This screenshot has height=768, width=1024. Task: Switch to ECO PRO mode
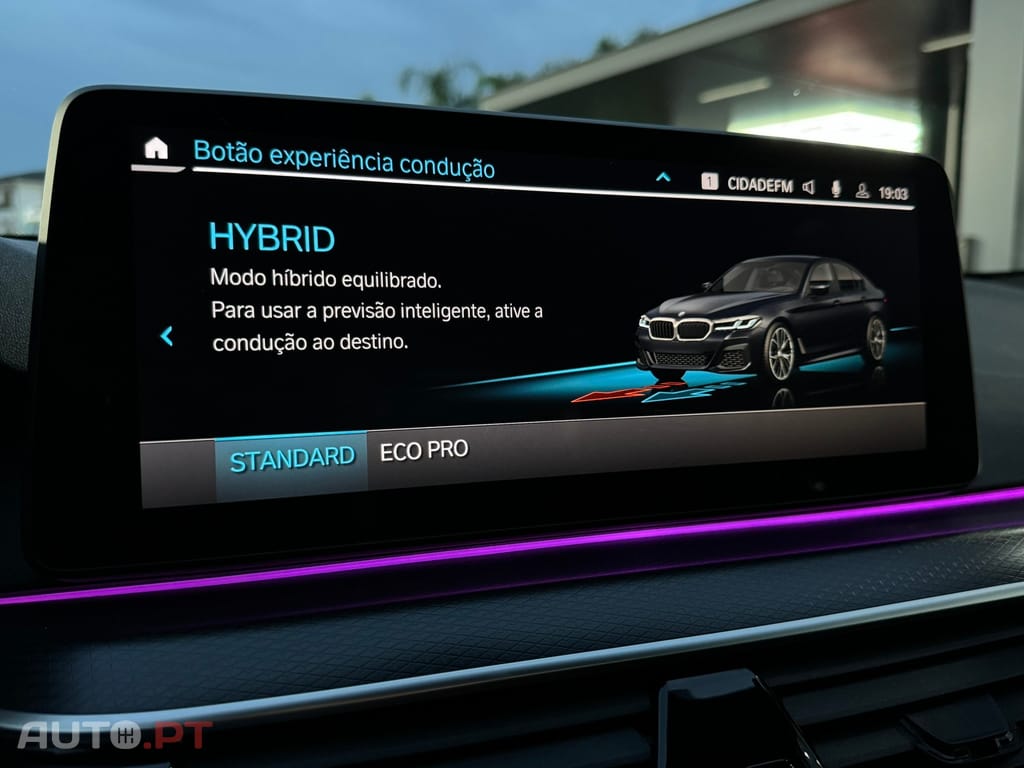[x=424, y=451]
